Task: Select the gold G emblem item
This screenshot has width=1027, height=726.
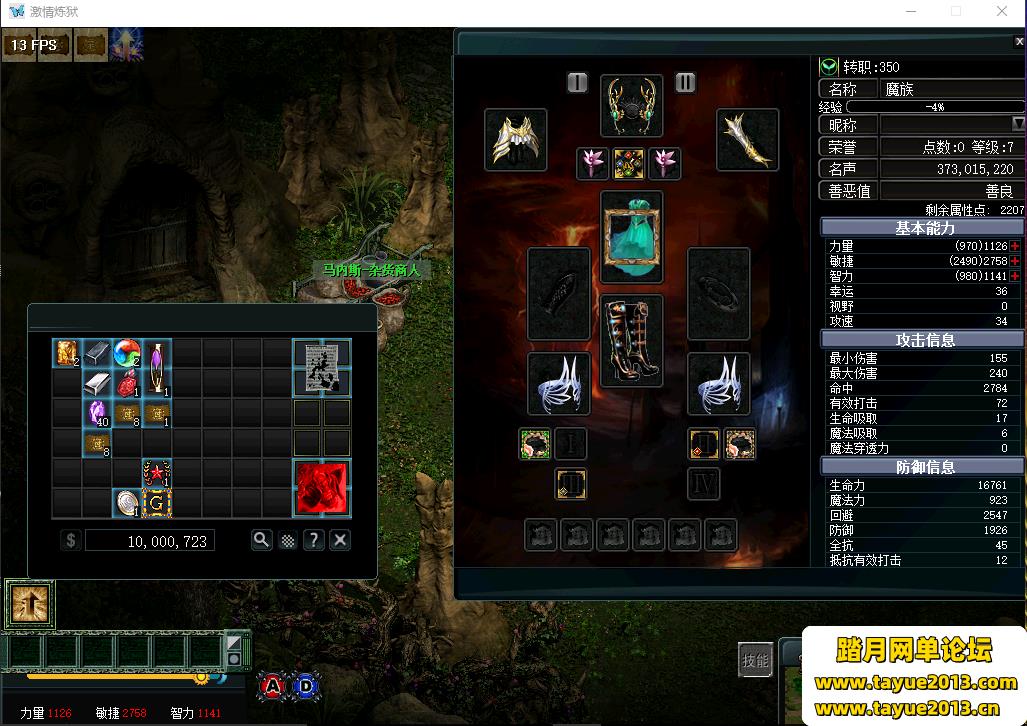Action: tap(156, 502)
